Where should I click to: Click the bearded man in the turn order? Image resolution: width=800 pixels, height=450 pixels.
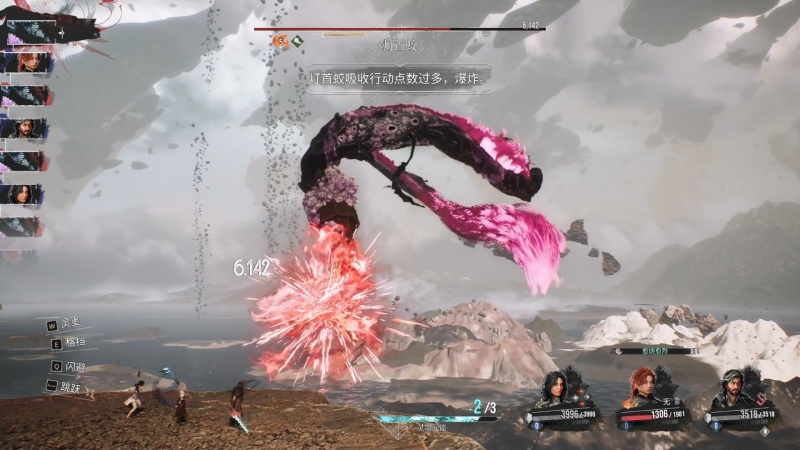tap(26, 128)
